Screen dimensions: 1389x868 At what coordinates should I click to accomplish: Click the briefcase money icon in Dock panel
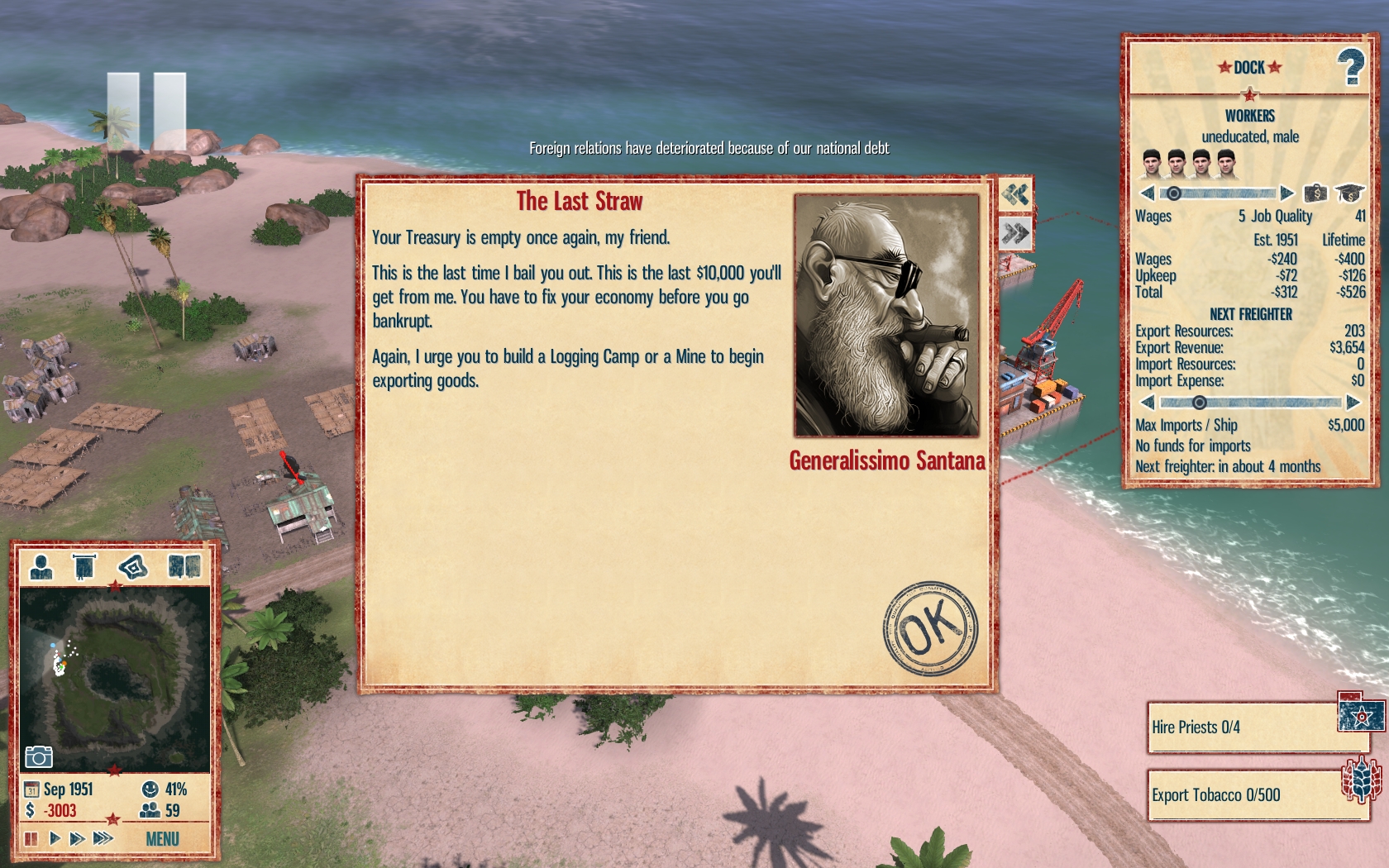(x=1315, y=193)
